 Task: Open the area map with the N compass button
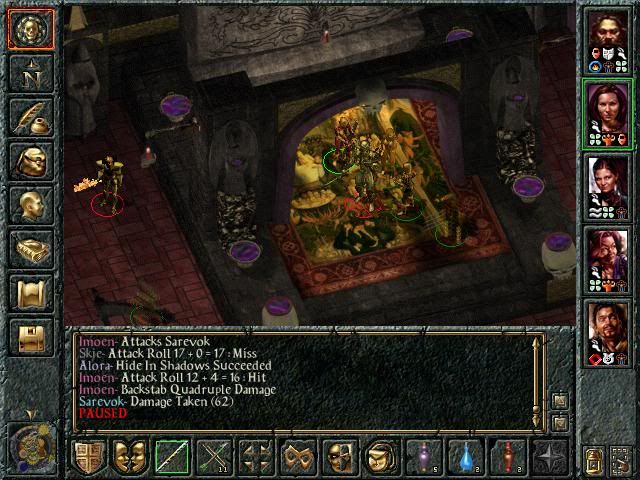click(31, 74)
